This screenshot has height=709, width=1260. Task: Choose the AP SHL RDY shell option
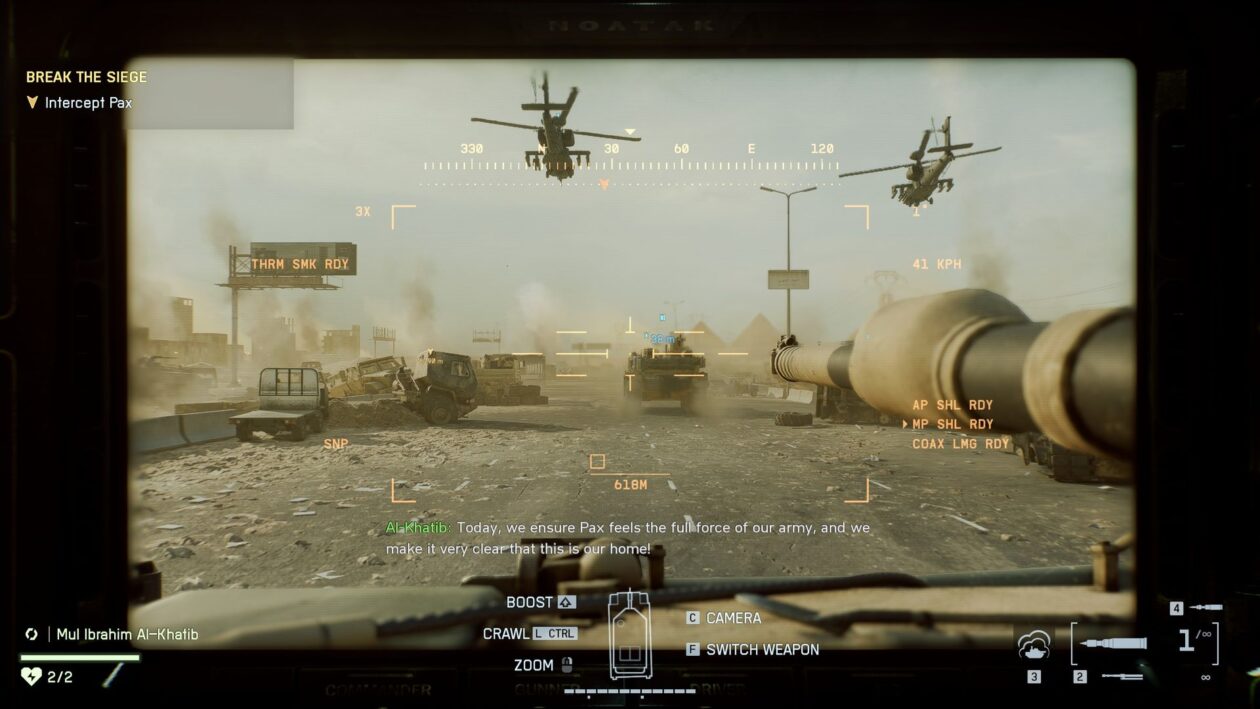[x=952, y=405]
